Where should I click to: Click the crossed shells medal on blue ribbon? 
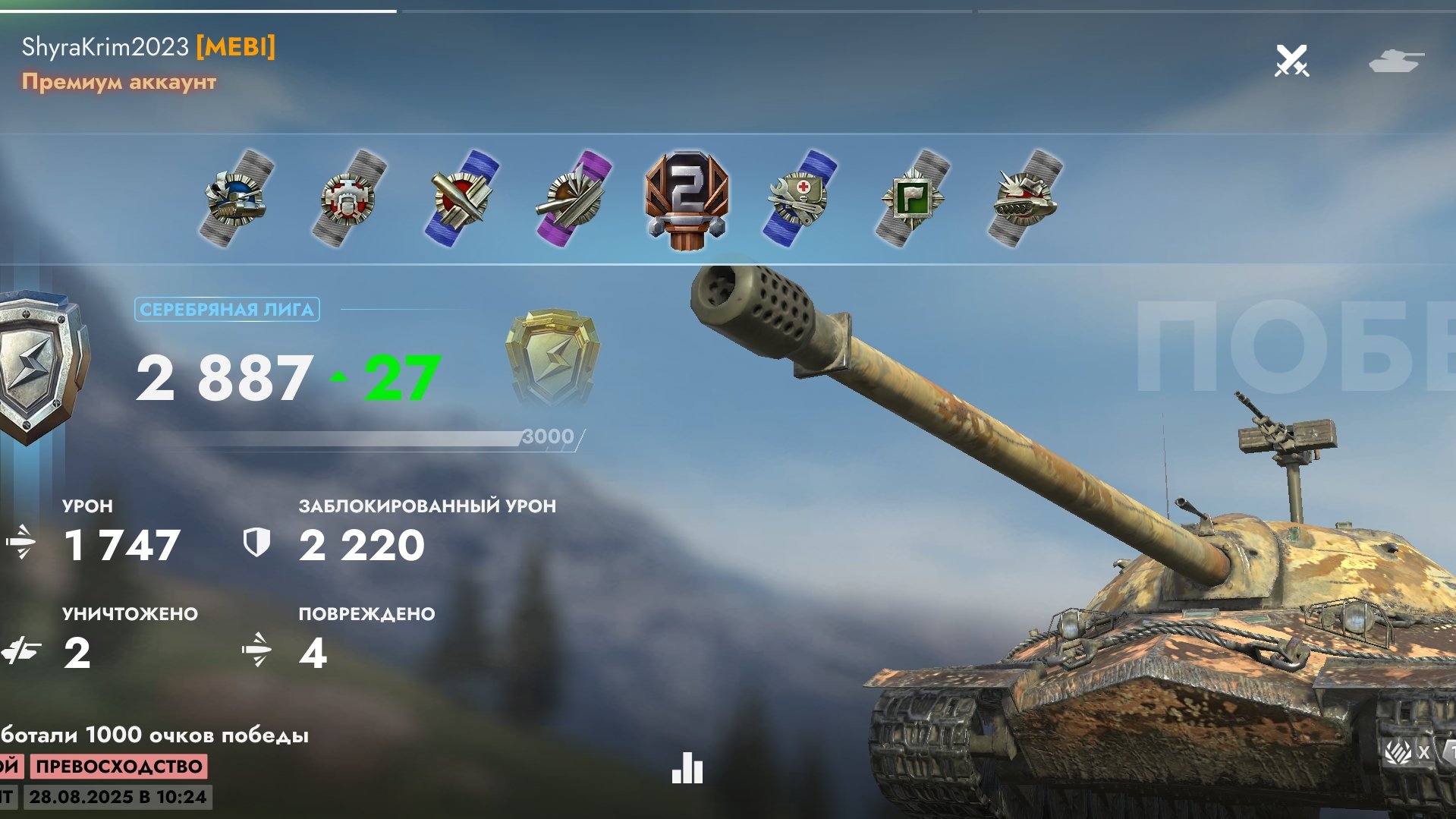click(x=461, y=199)
